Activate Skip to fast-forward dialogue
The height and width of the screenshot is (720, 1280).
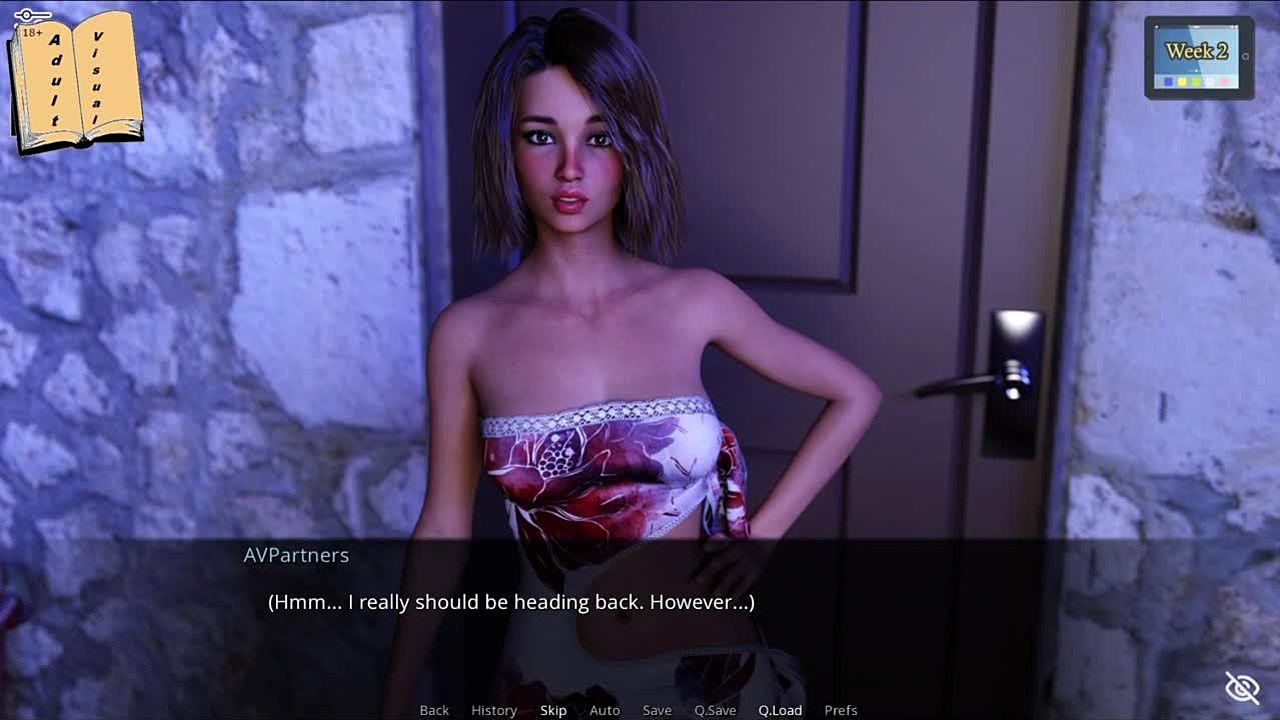[x=553, y=710]
